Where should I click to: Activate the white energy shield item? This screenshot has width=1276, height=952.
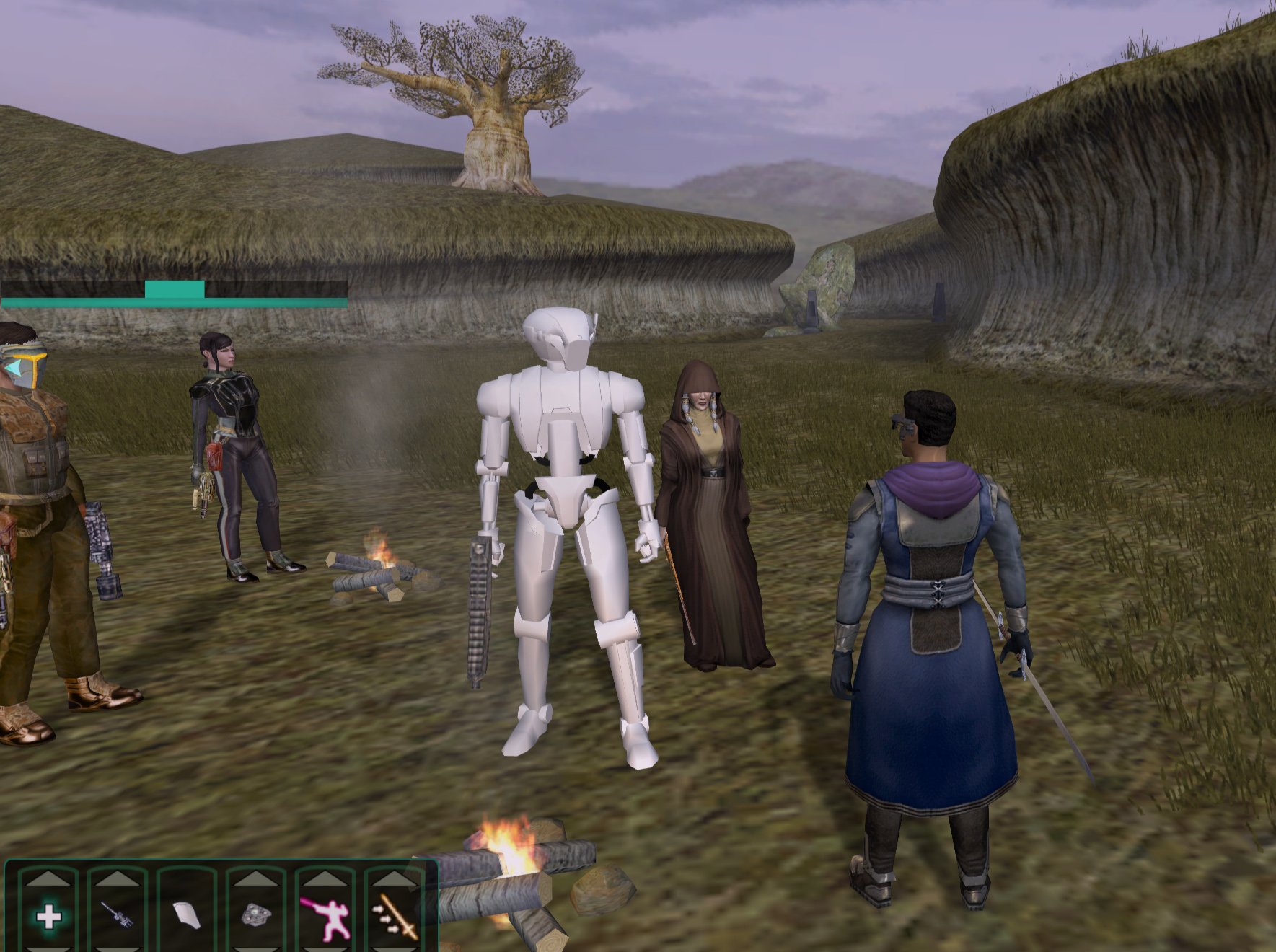187,916
